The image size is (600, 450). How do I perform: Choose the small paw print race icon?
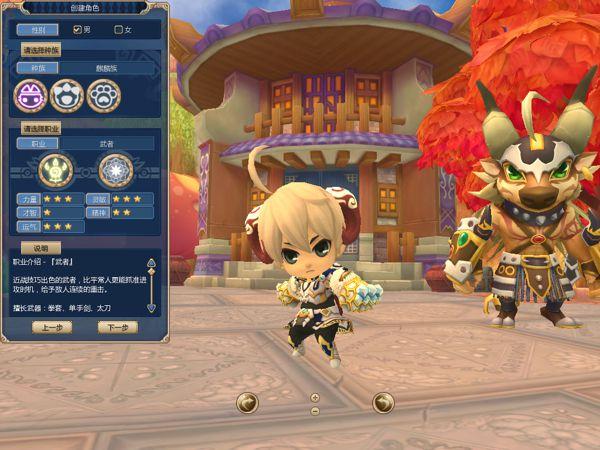coord(67,95)
